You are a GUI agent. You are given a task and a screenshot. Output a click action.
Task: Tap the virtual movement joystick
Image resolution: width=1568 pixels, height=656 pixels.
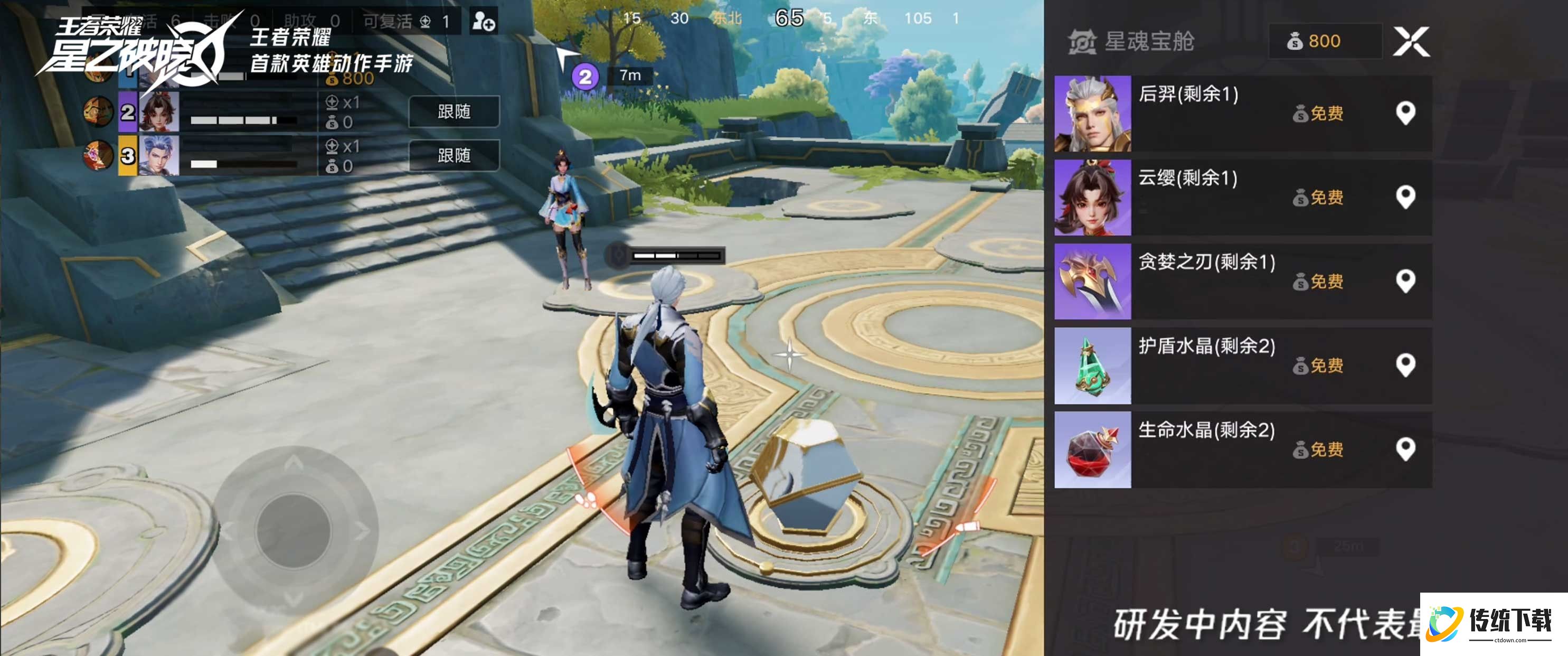294,529
